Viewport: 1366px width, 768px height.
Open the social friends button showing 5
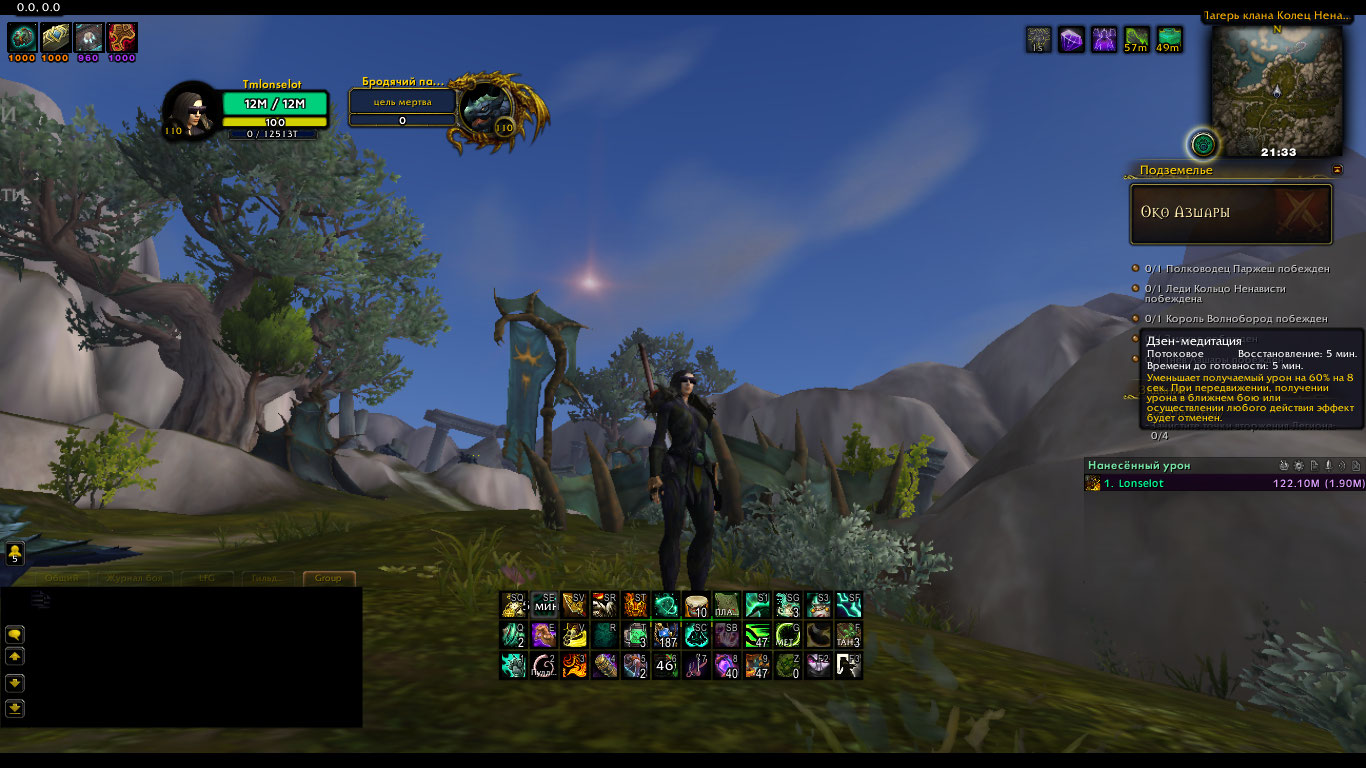[15, 552]
